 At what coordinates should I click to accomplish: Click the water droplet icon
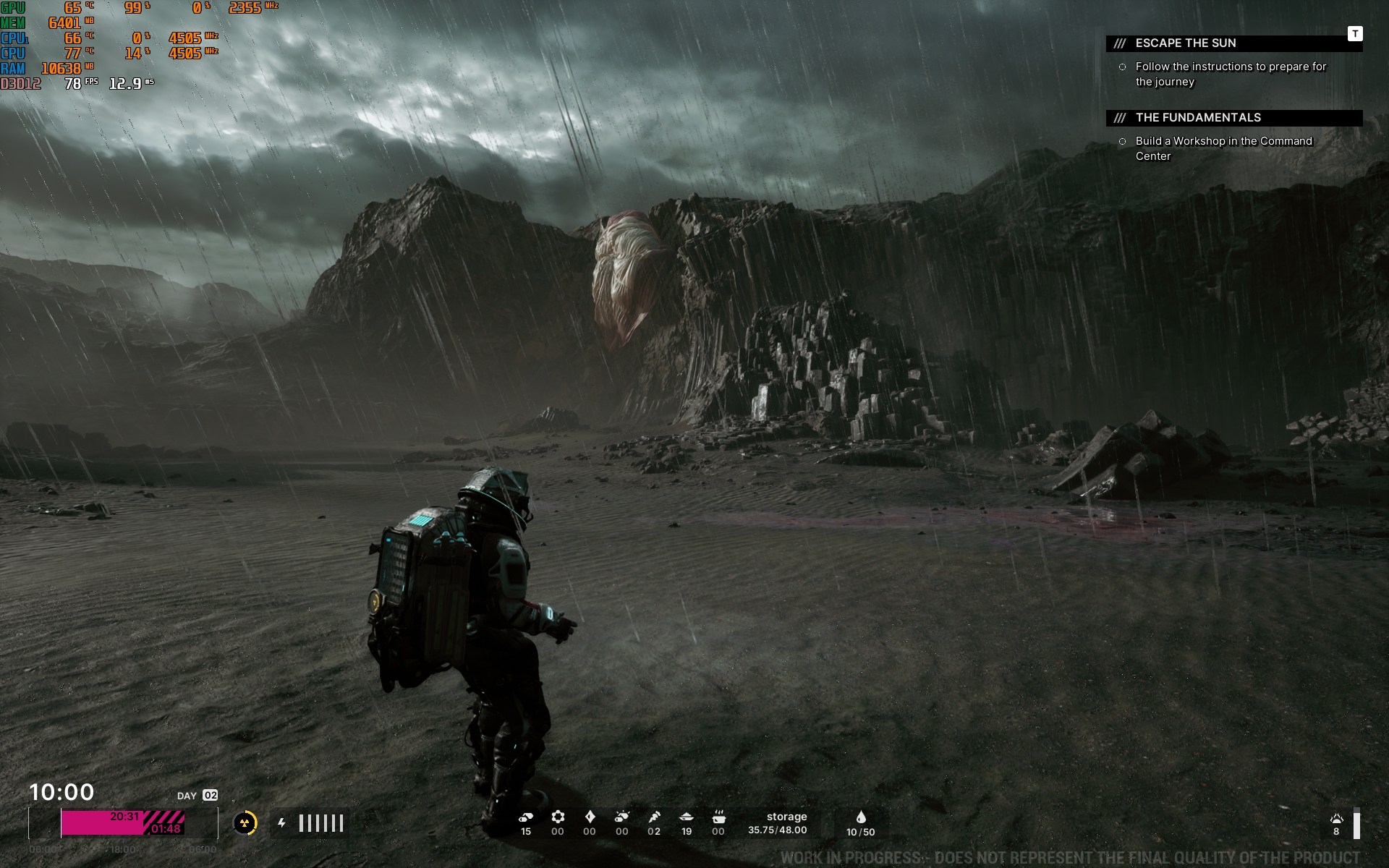(x=861, y=817)
